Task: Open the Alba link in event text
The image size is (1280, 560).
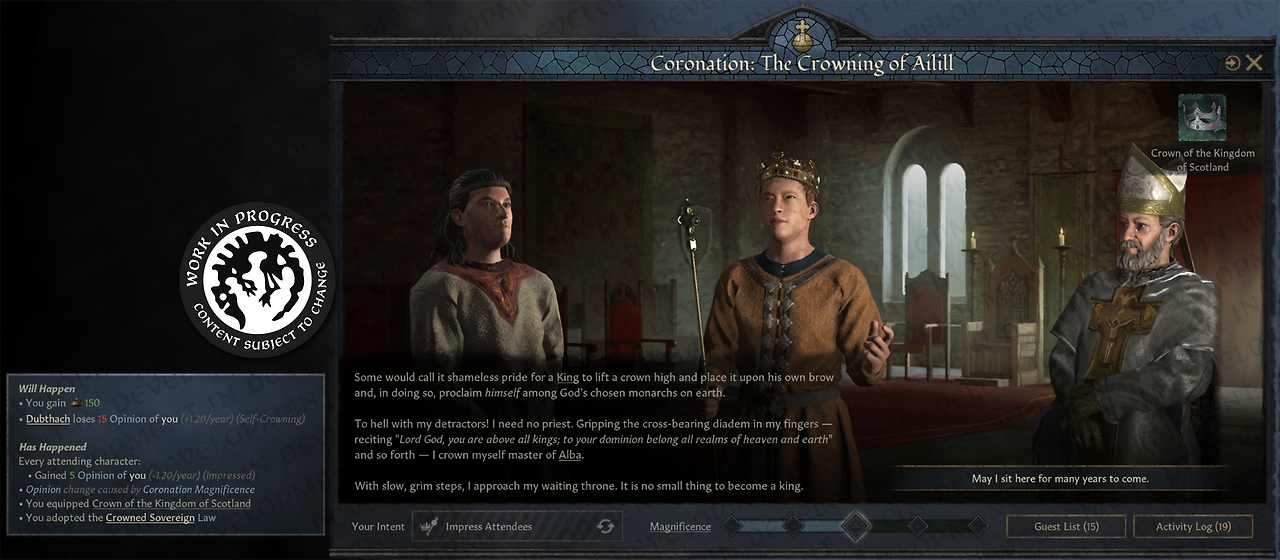Action: [571, 455]
